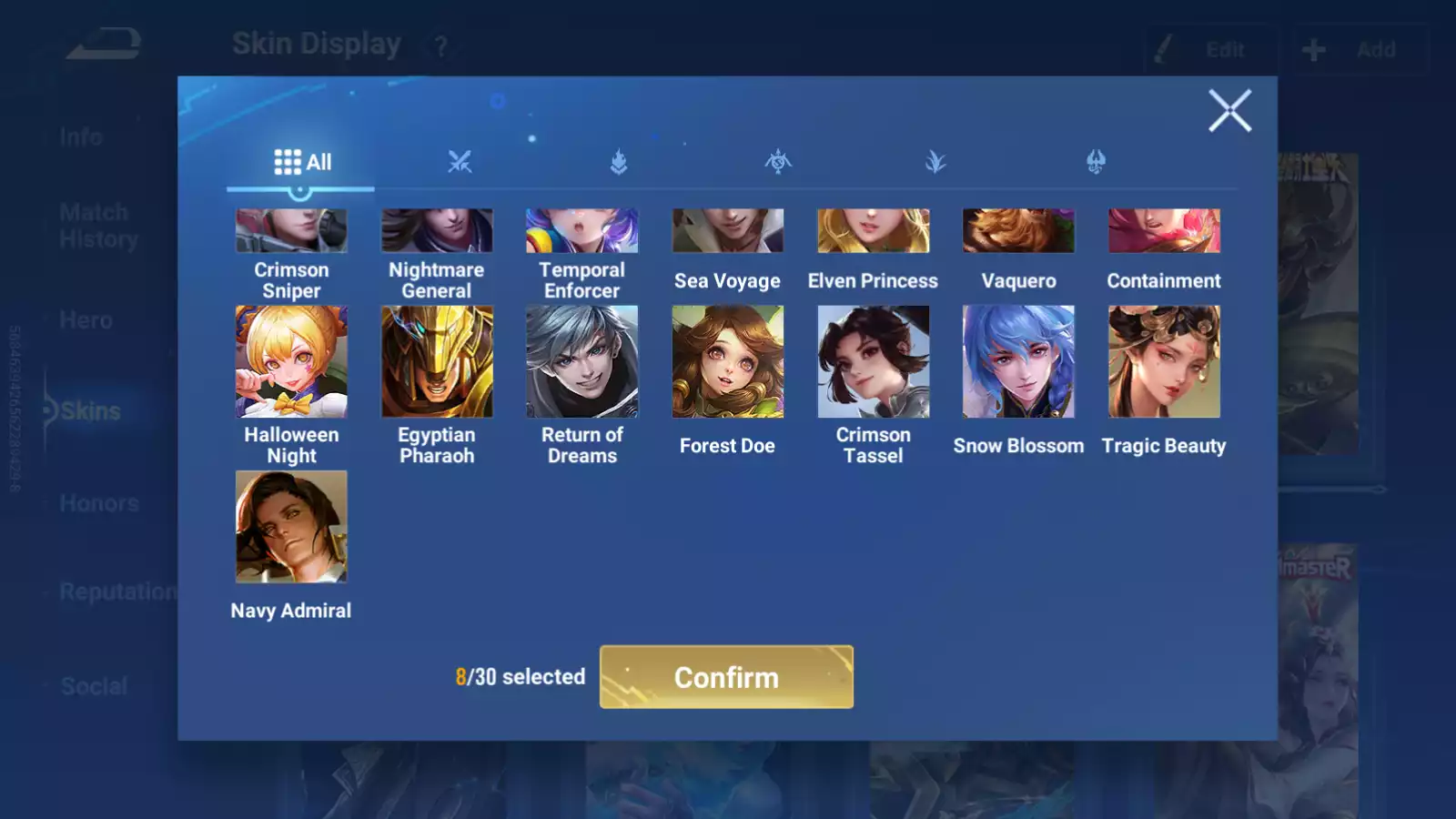The width and height of the screenshot is (1456, 819).
Task: Filter by the leaf wings role tab
Action: 935,163
